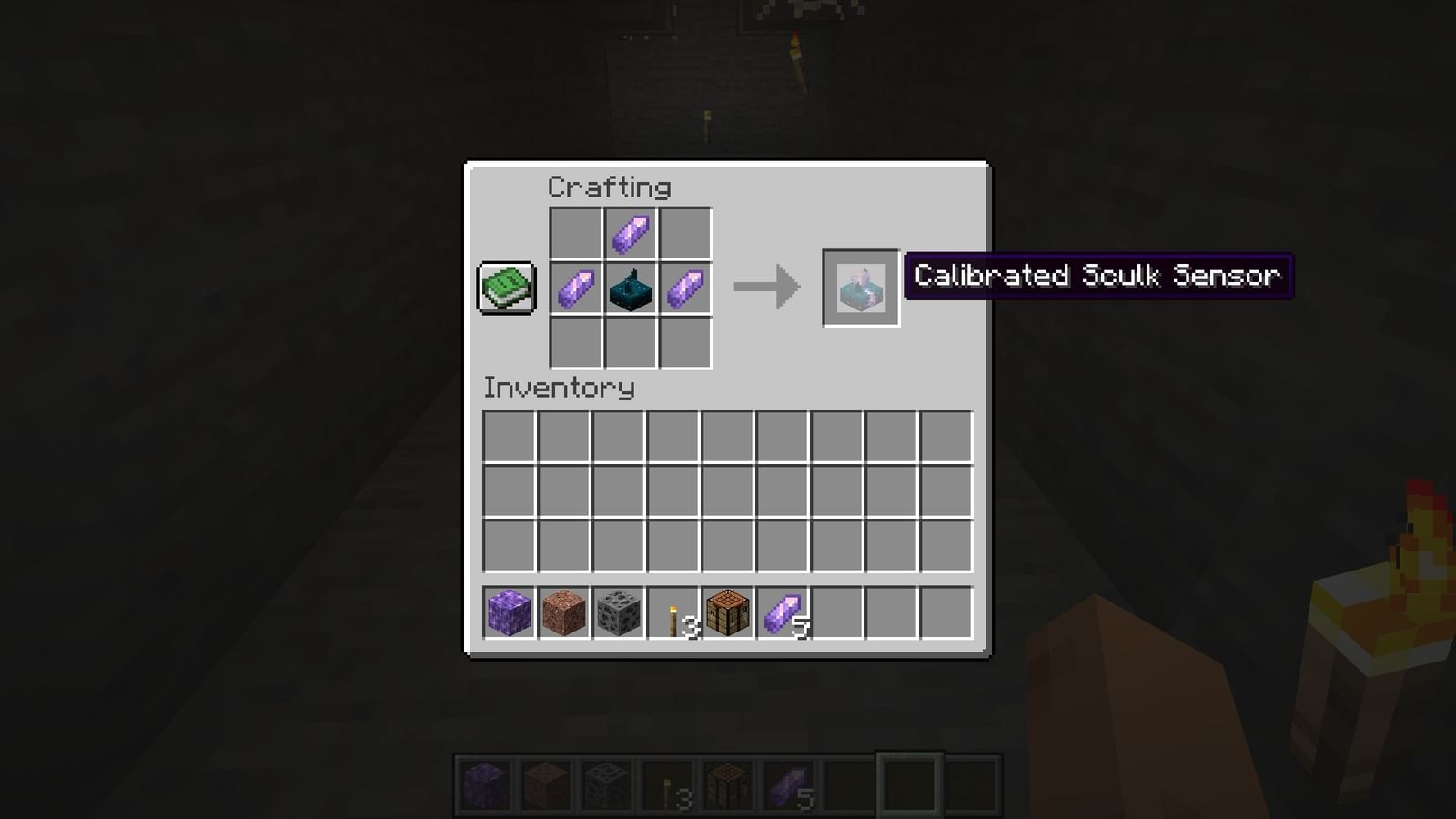This screenshot has height=819, width=1456.
Task: Pick up the coal ore from inventory
Action: coord(616,615)
